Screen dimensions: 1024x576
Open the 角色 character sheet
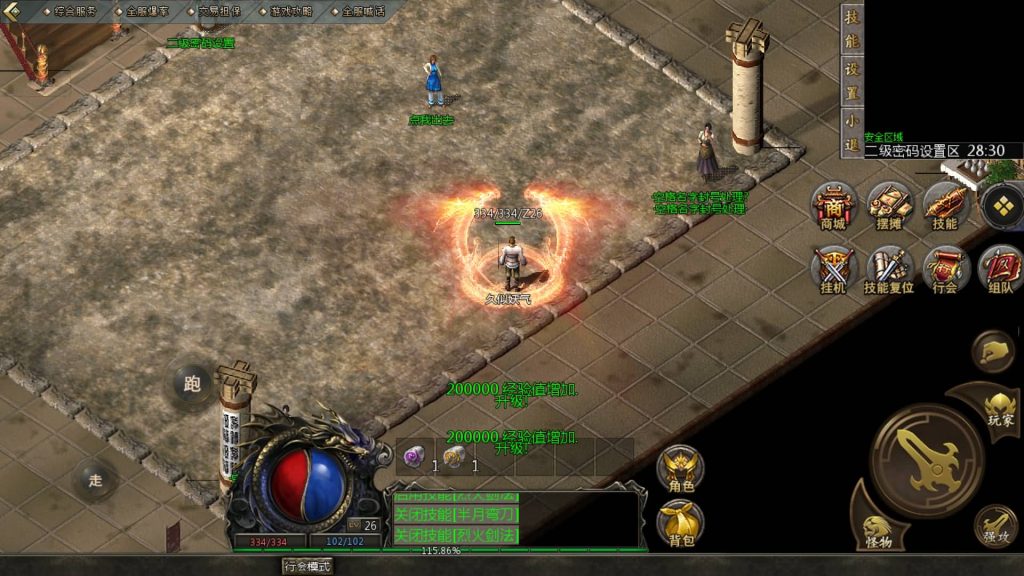click(681, 468)
